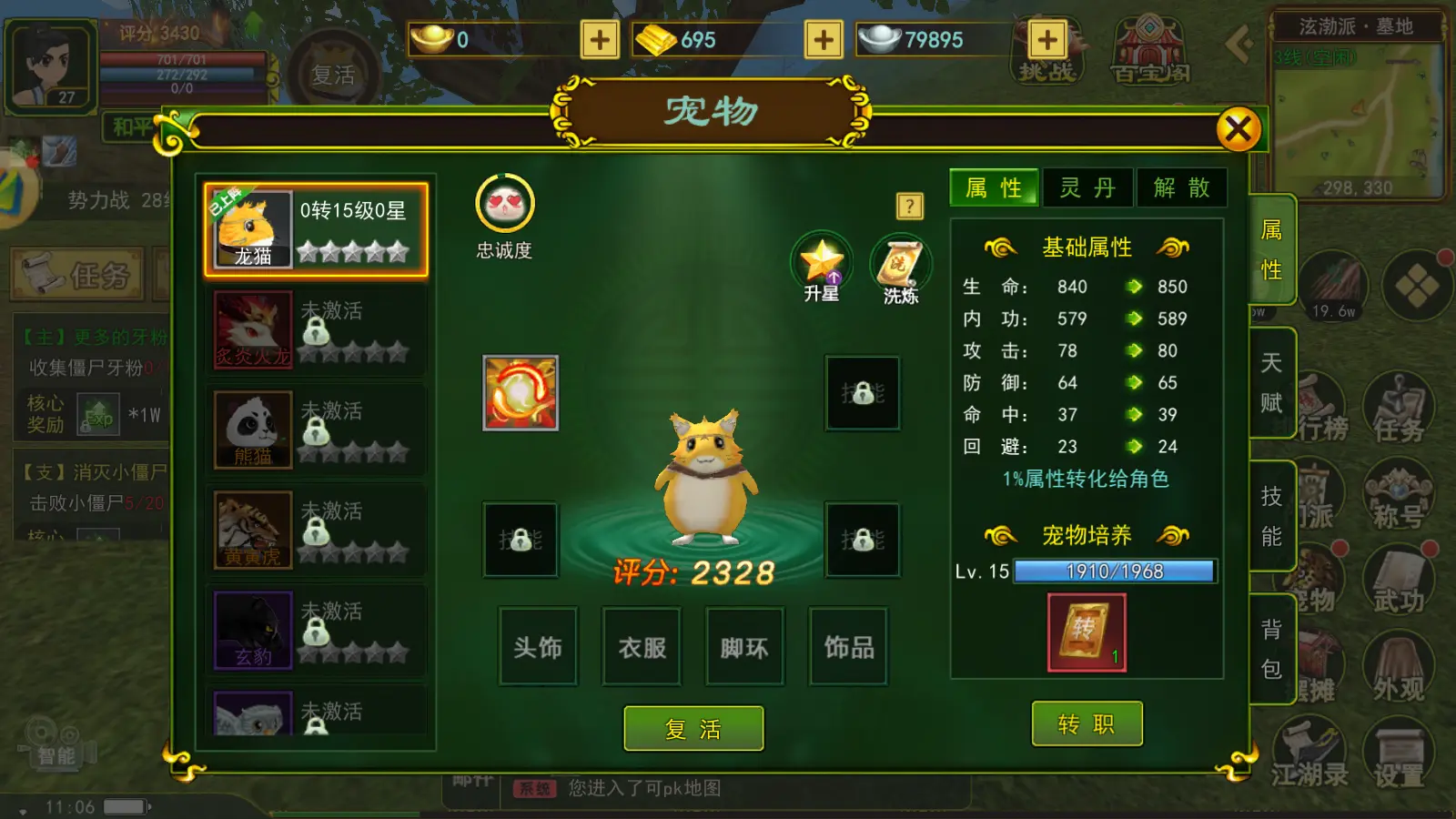This screenshot has width=1456, height=819.
Task: Switch to the 灵丹 tab
Action: (1087, 187)
